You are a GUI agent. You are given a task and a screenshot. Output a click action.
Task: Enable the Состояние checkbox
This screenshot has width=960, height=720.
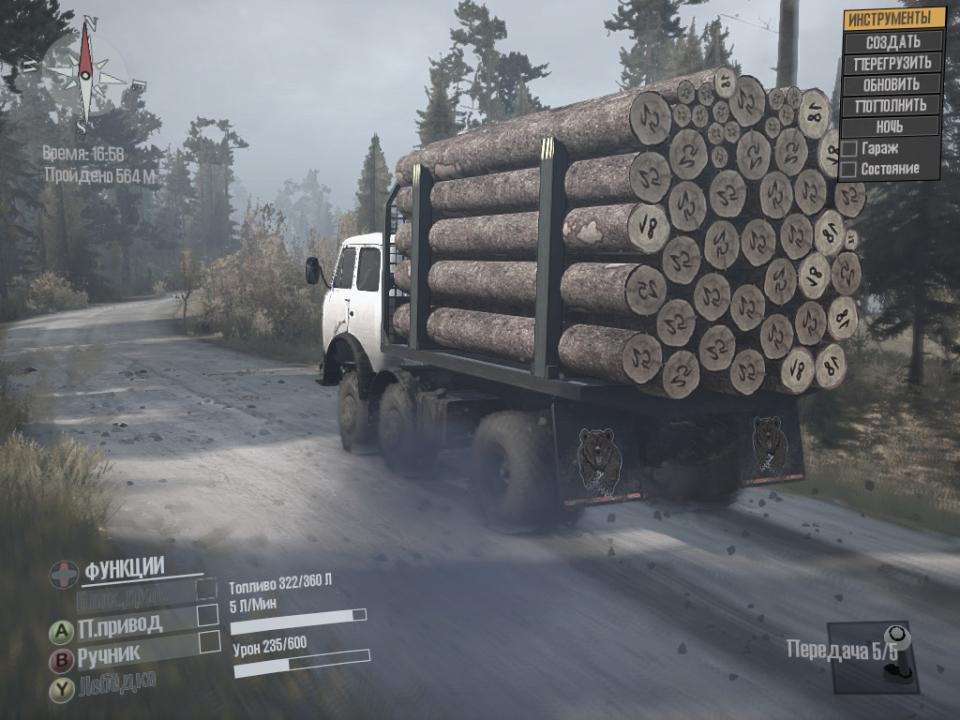pyautogui.click(x=849, y=169)
